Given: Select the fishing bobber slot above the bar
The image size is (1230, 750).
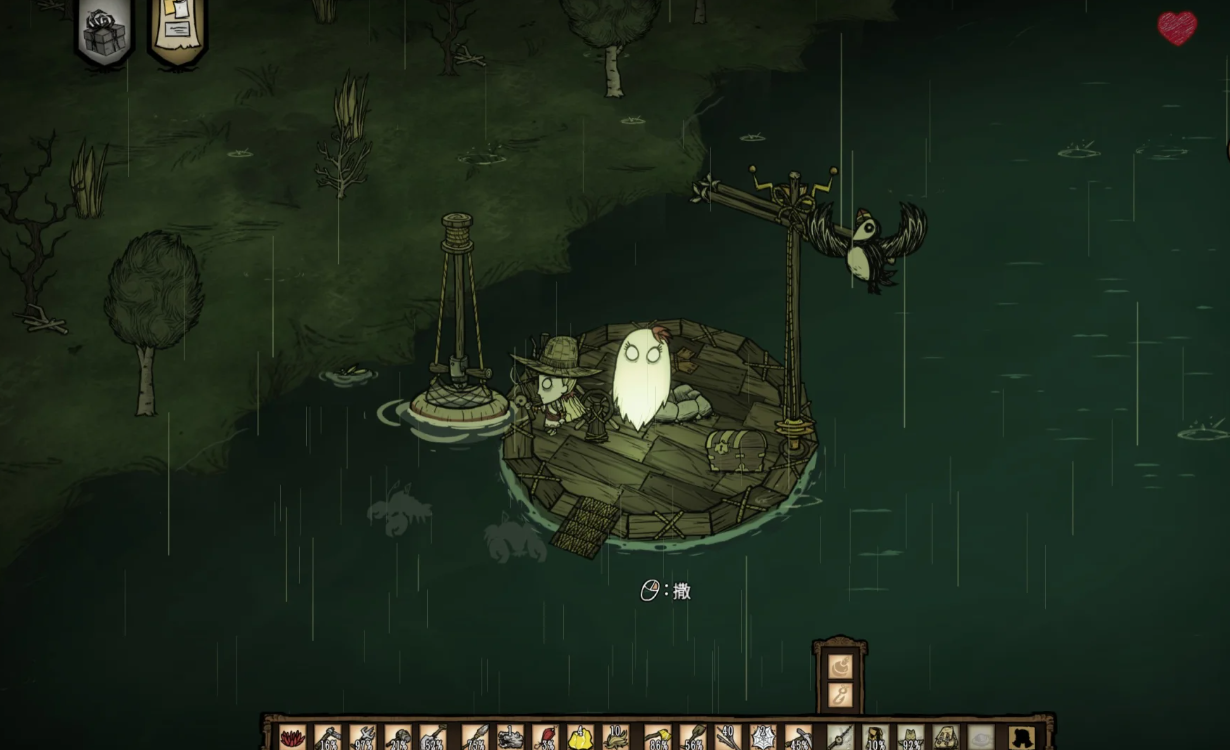Looking at the screenshot, I should [840, 665].
